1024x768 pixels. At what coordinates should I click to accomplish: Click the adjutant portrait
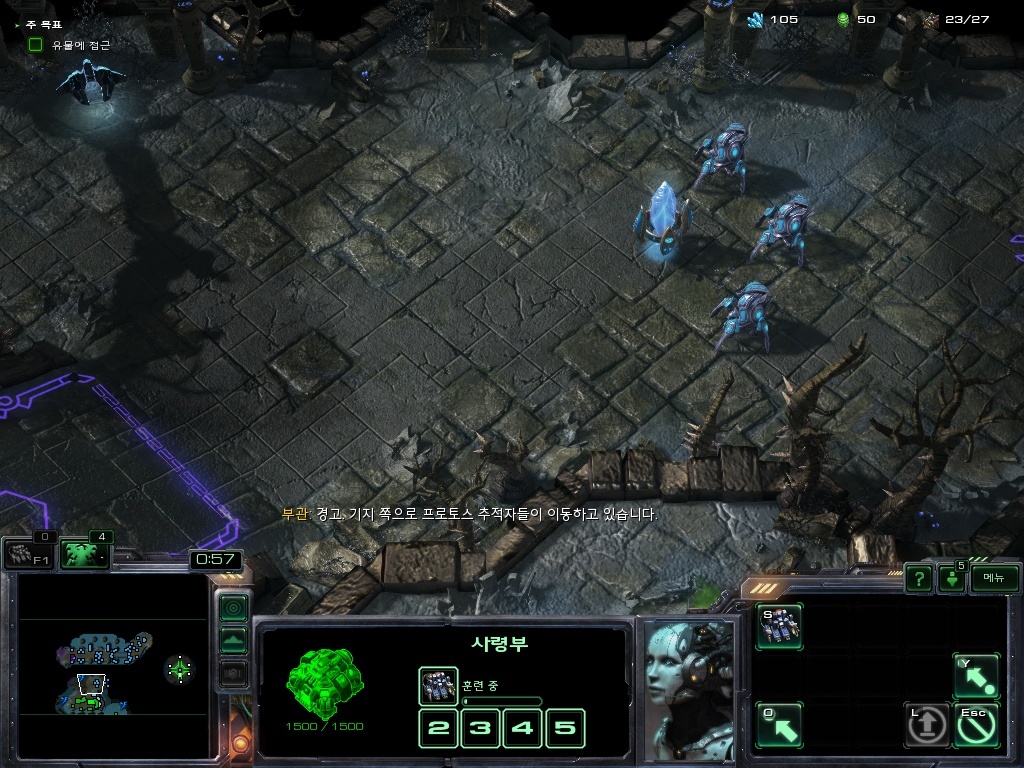(x=689, y=688)
